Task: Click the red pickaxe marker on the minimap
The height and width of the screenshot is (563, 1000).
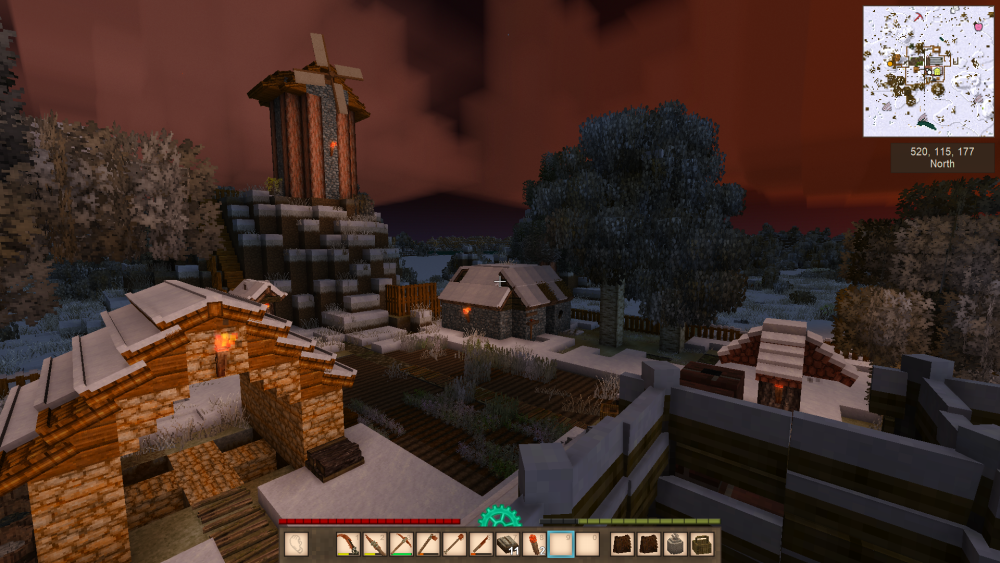Action: click(920, 18)
